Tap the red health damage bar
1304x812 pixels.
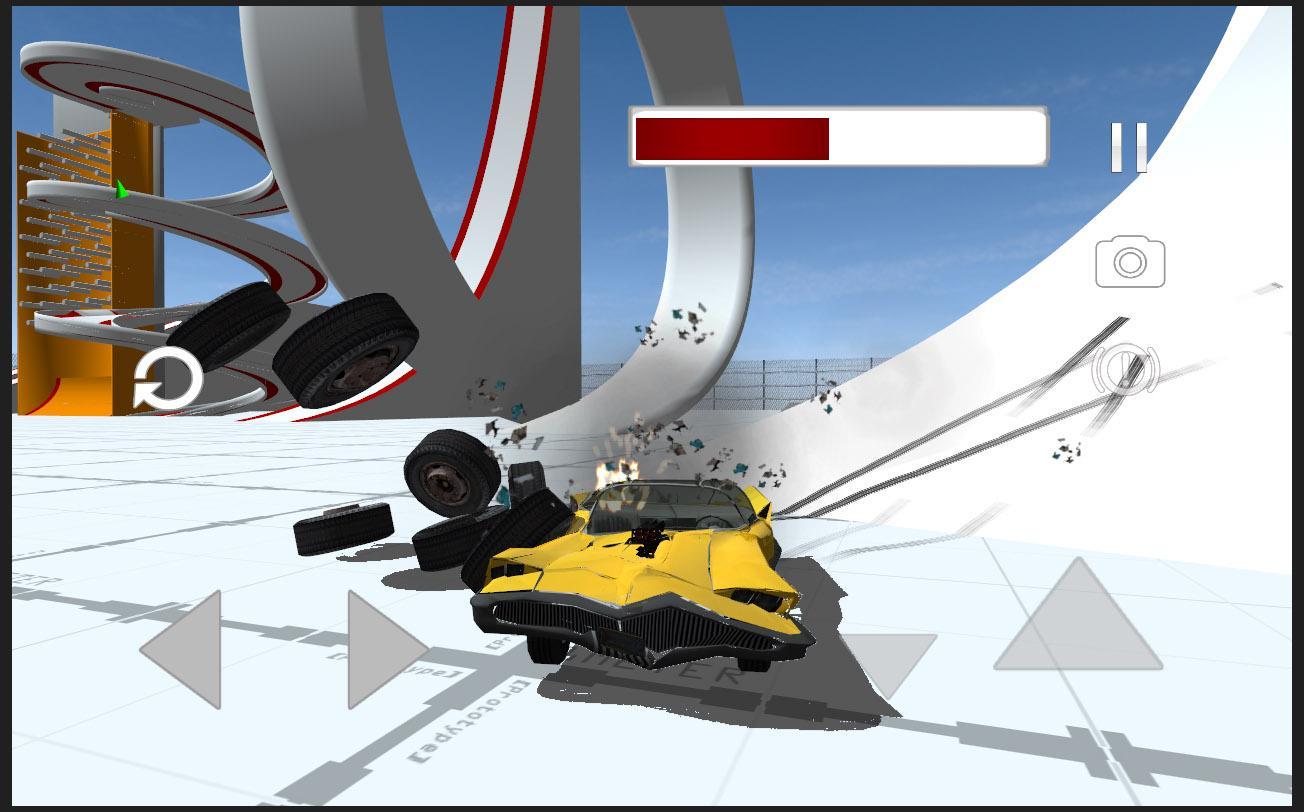click(x=730, y=140)
